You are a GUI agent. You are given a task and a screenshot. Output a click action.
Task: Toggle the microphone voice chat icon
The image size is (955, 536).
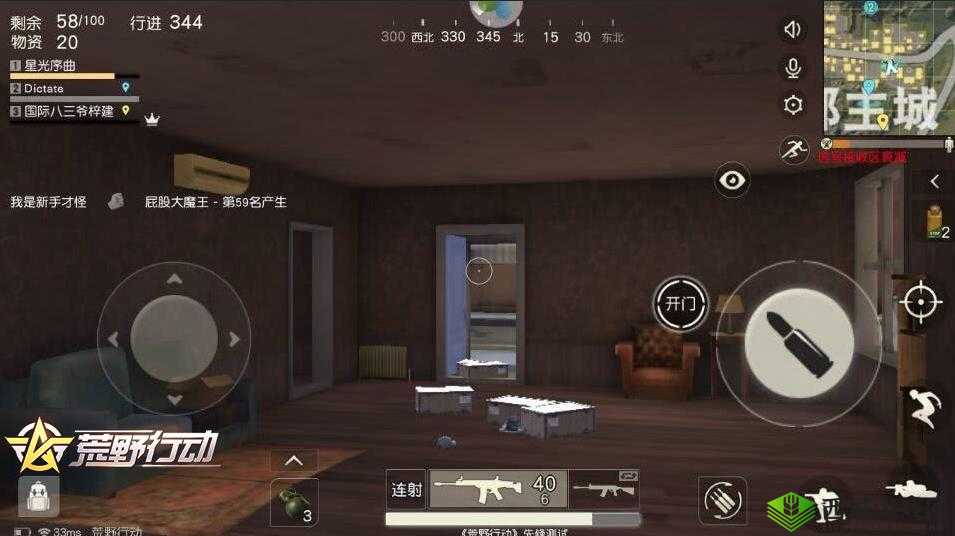click(793, 67)
